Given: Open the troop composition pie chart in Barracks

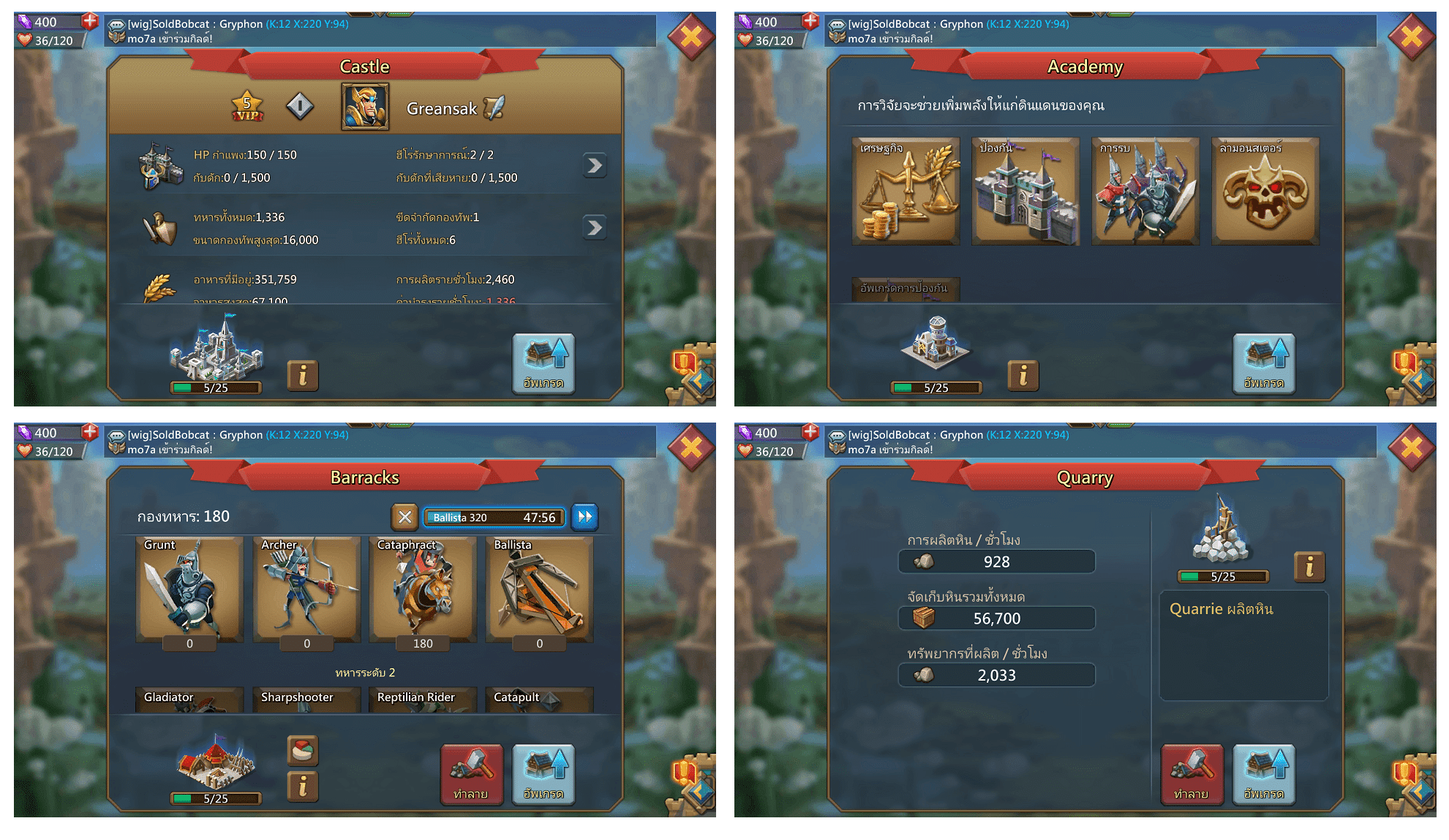Looking at the screenshot, I should click(x=302, y=750).
